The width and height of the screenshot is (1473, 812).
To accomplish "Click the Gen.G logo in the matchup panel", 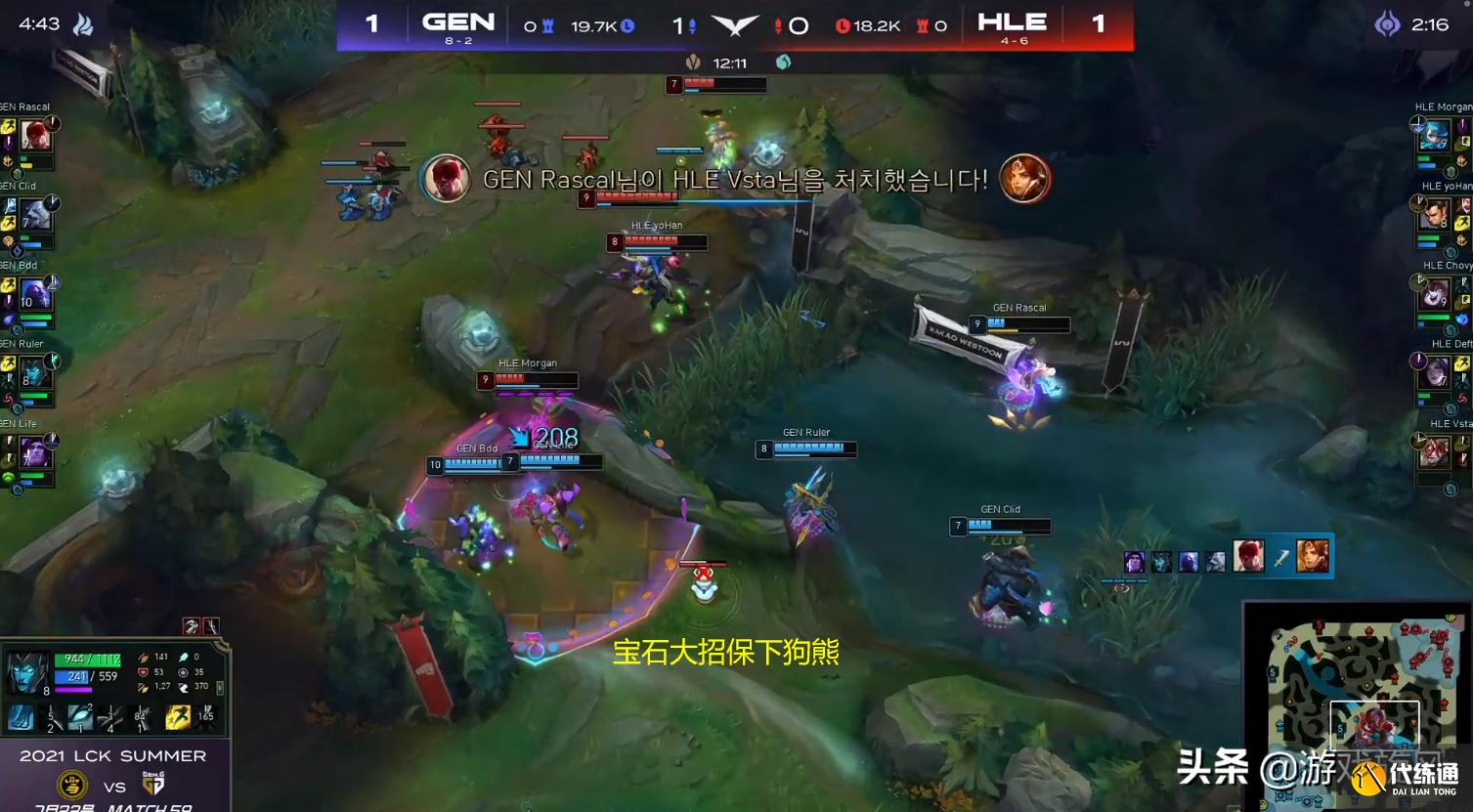I will [x=152, y=785].
